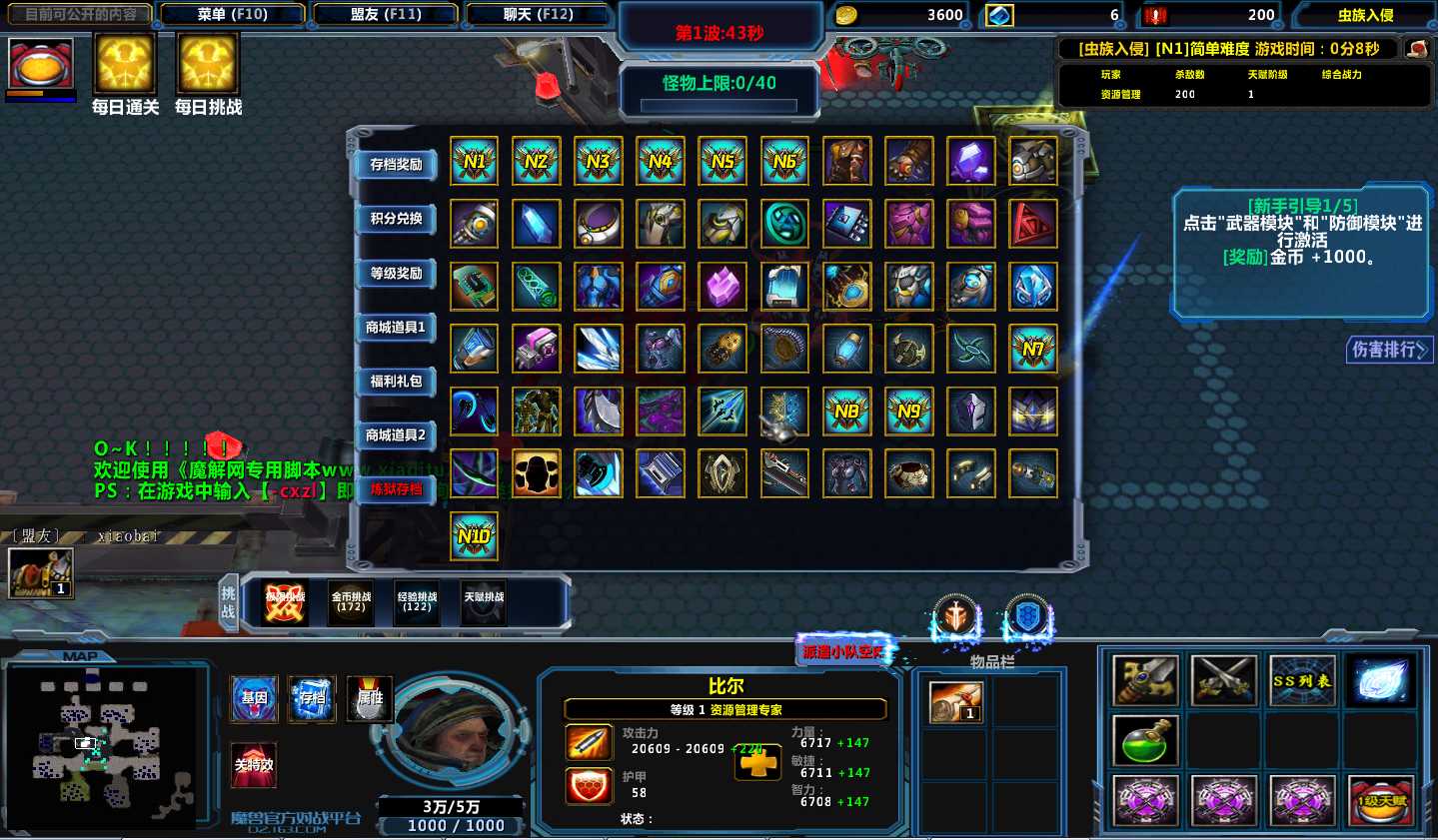This screenshot has height=840, width=1438.
Task: Select the 积分兑换 tab
Action: coord(396,219)
